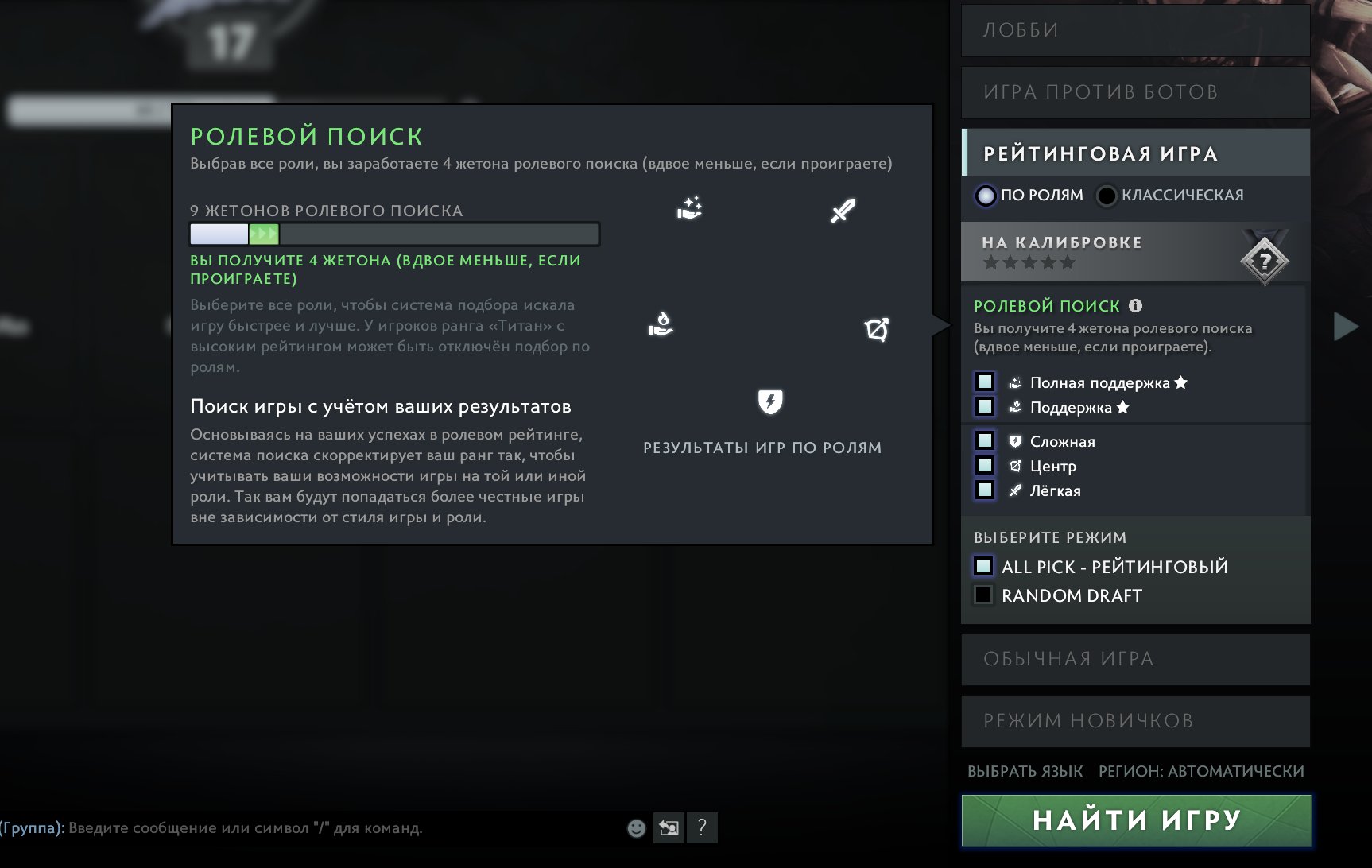Open РЕЗУЛЬТАТЫ ИГР ПО РОЛЯМ
The image size is (1372, 868).
pos(761,448)
